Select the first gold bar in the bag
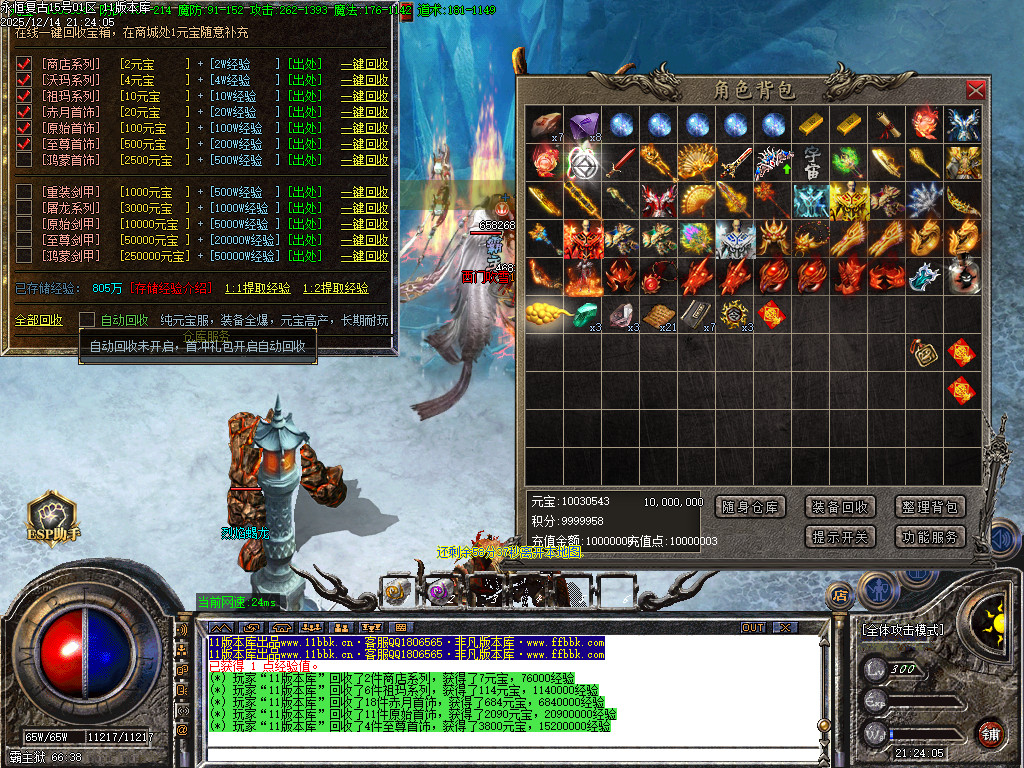This screenshot has width=1024, height=768. [x=811, y=124]
